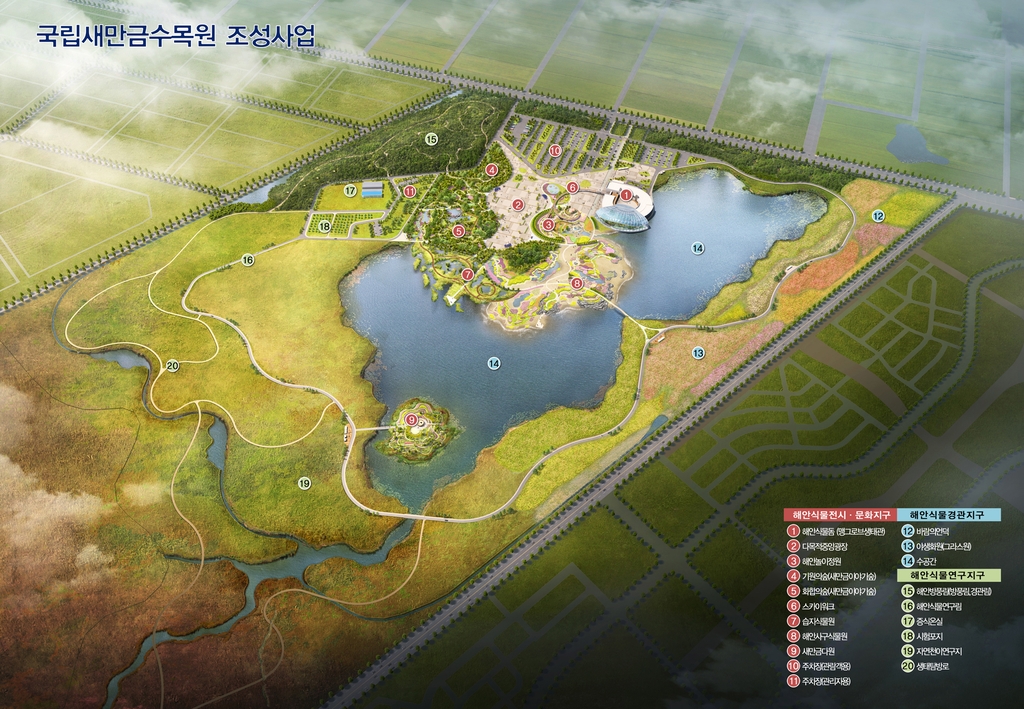This screenshot has width=1024, height=709.
Task: Select map marker 19 in the wetland
Action: coord(304,484)
